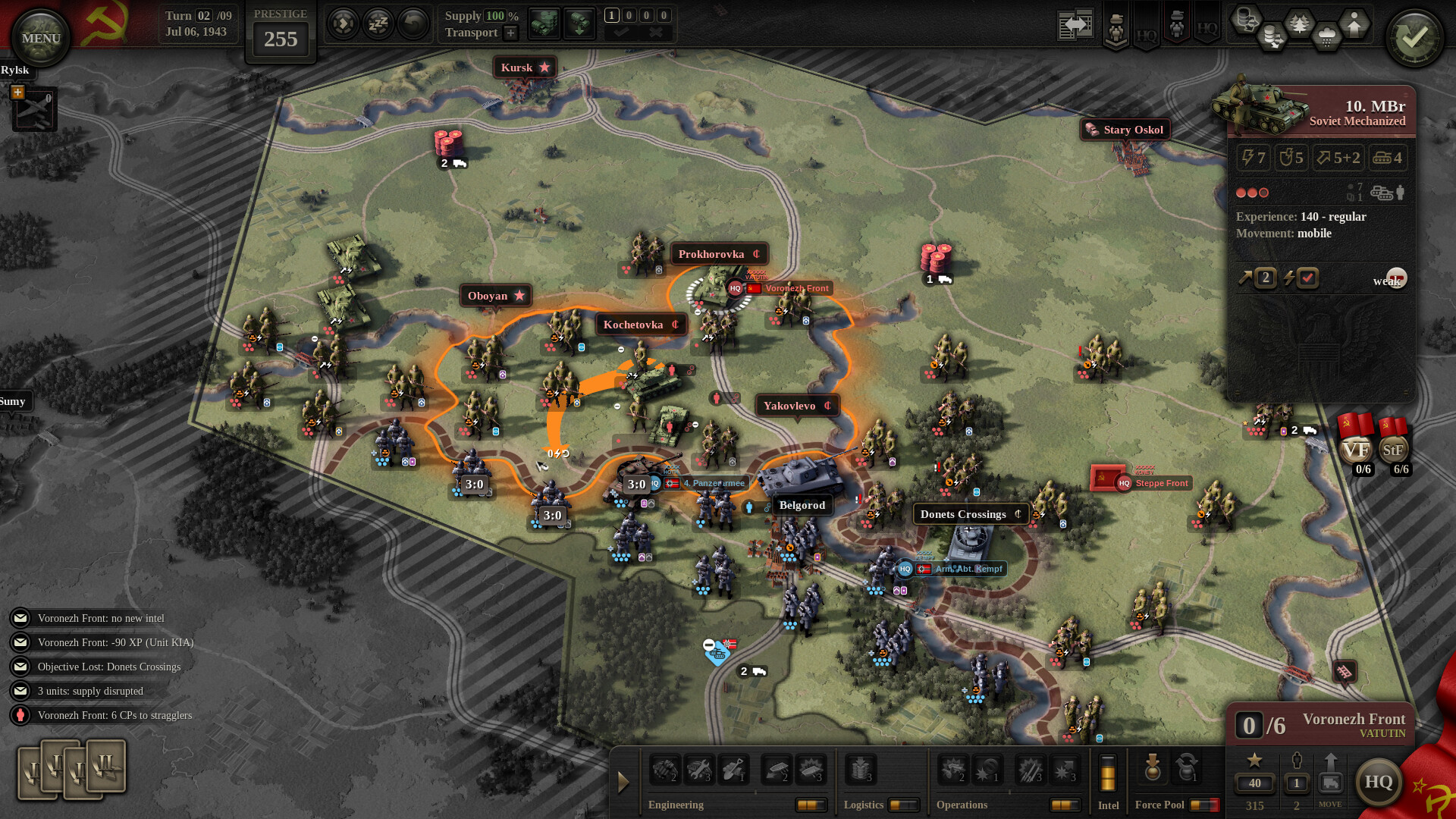Undo last move using curved arrow icon
Viewport: 1456px width, 819px height.
coord(410,24)
